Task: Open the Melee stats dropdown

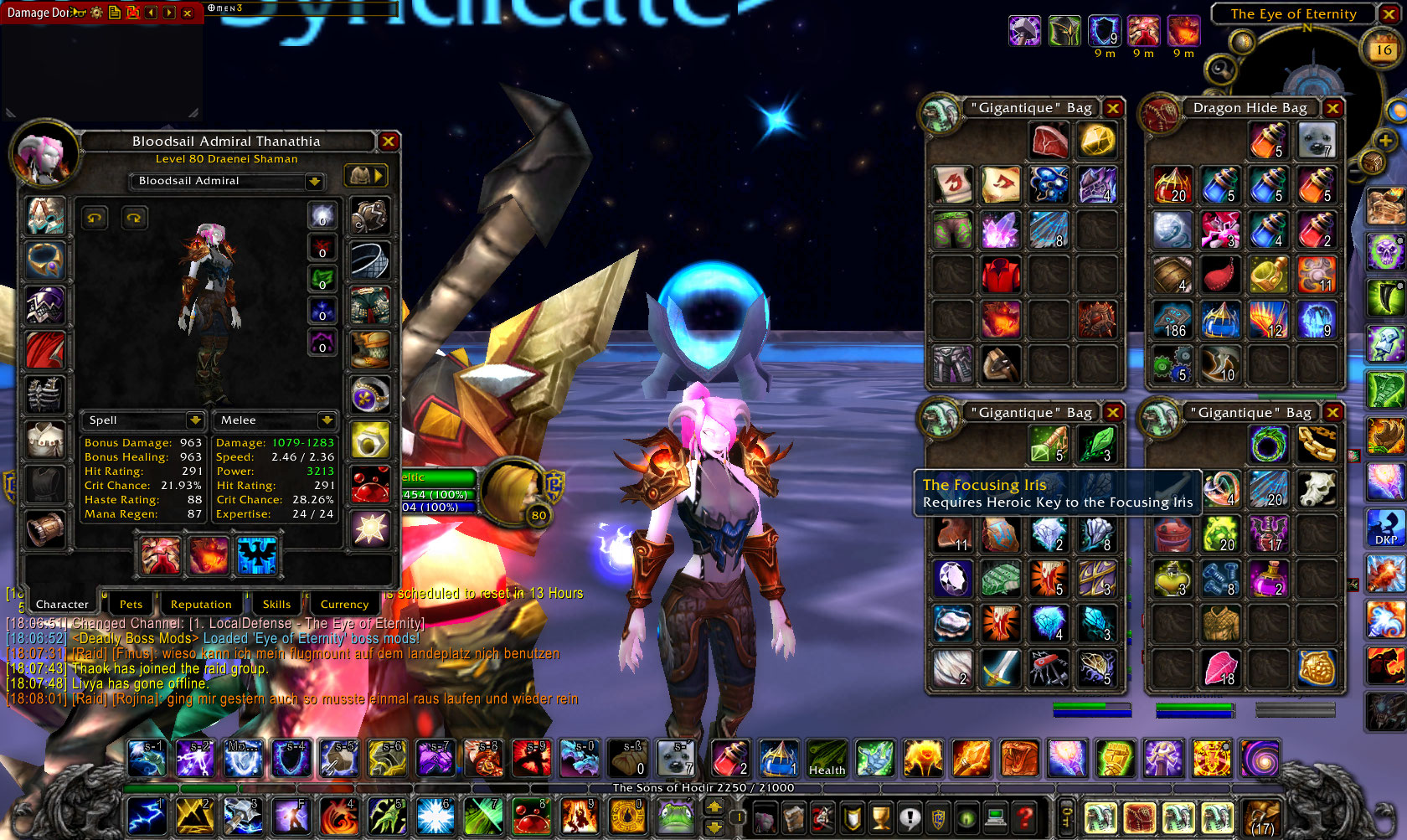Action: click(x=327, y=420)
